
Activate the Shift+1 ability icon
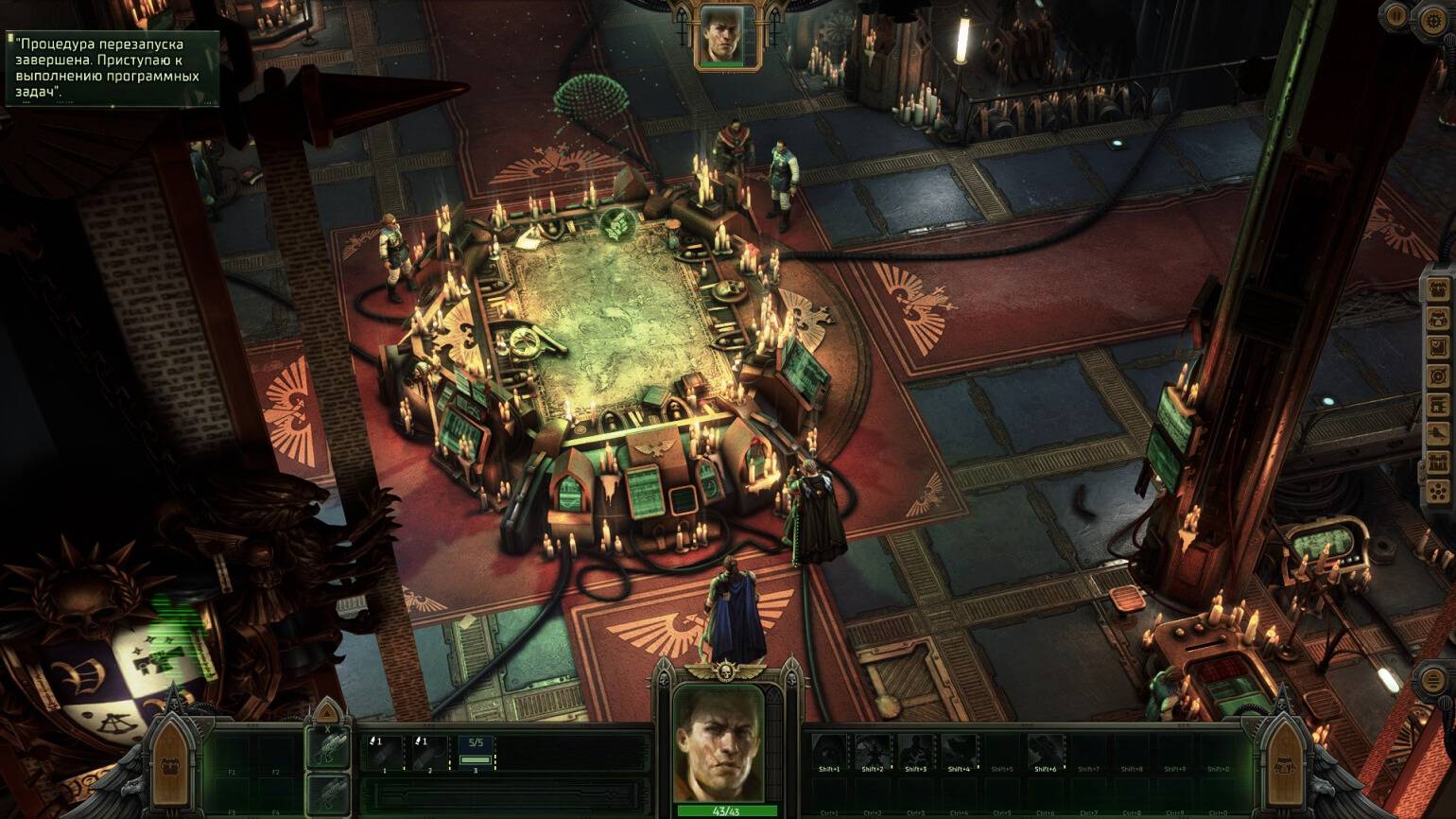click(x=829, y=752)
